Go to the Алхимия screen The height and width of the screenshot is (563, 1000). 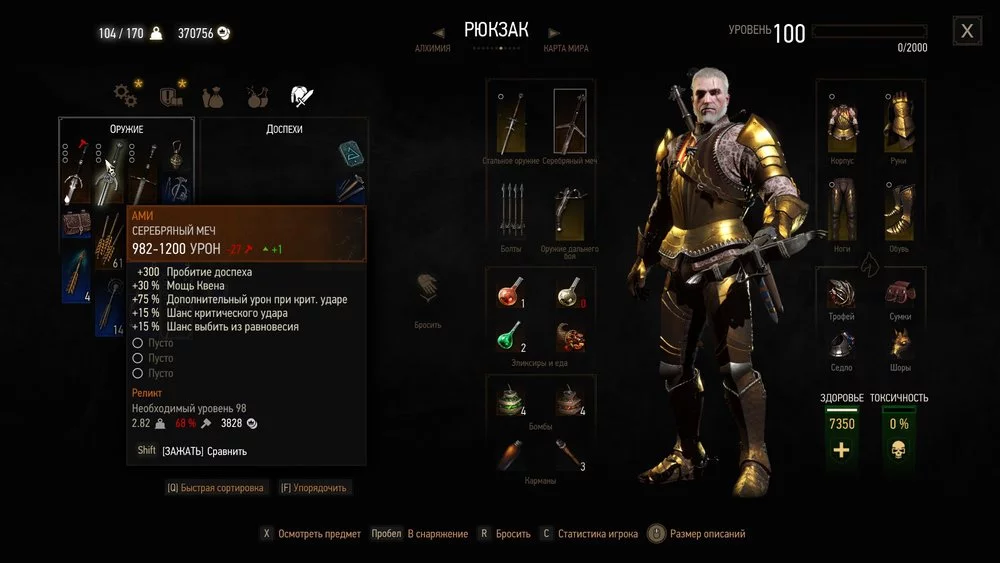(433, 48)
